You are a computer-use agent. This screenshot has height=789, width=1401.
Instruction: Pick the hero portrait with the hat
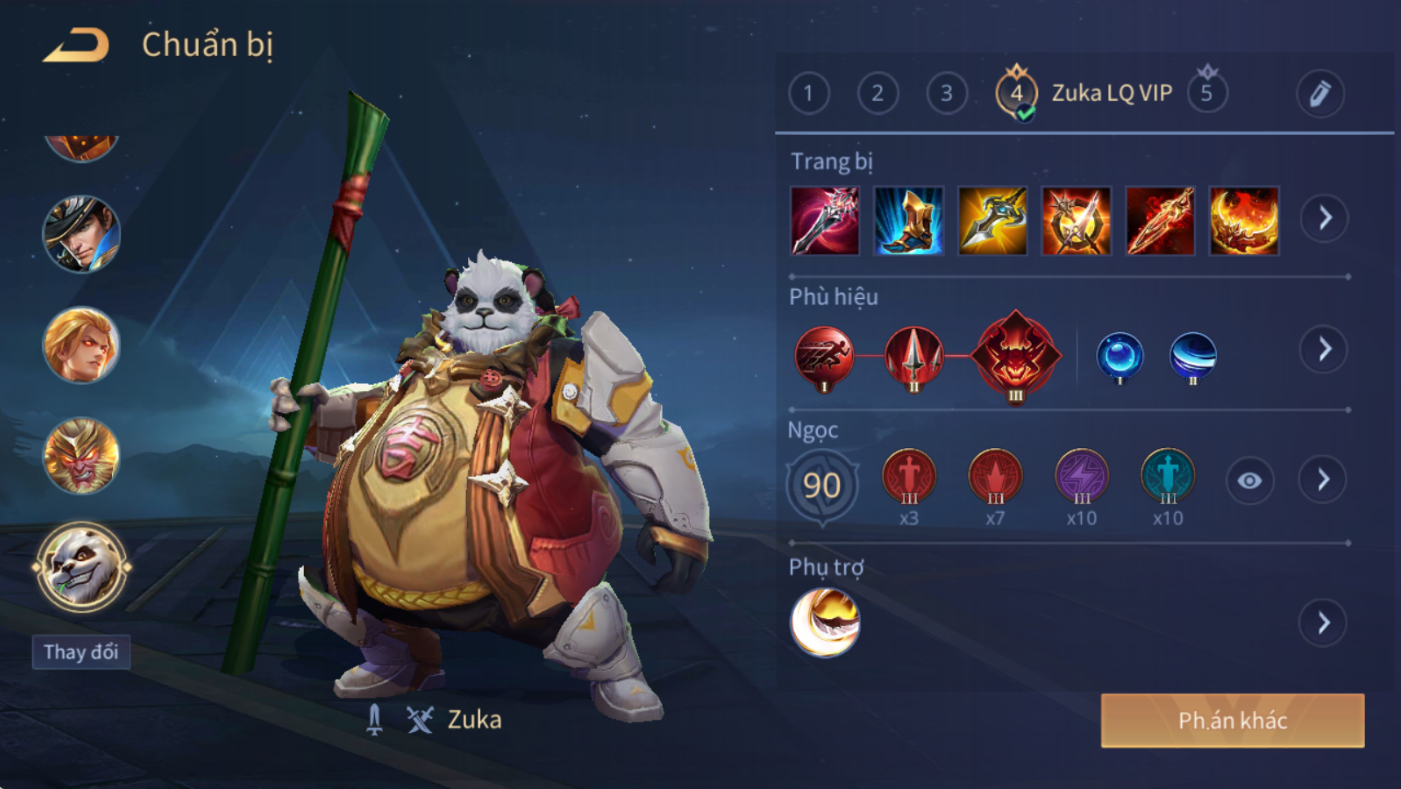tap(81, 234)
